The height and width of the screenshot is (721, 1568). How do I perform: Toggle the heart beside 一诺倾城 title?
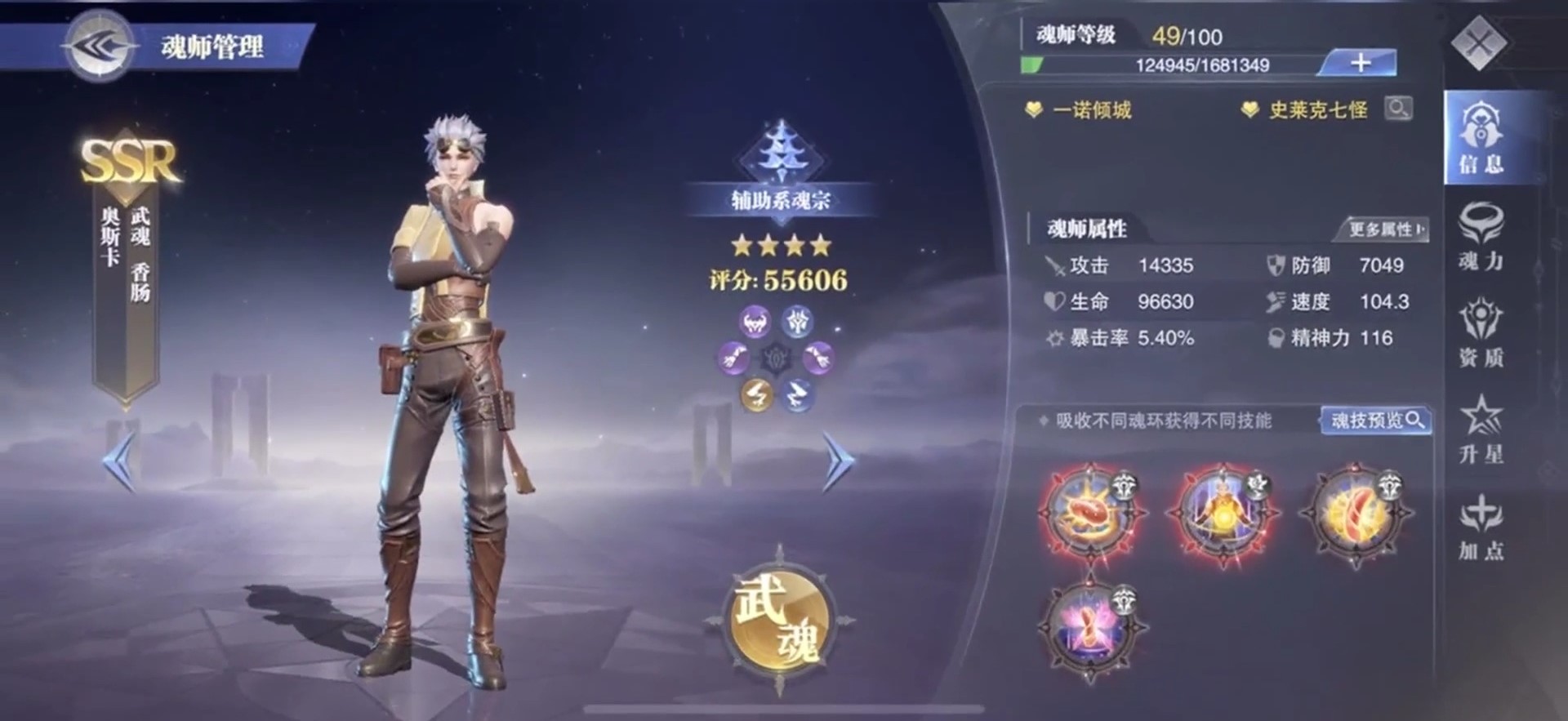(x=1036, y=107)
